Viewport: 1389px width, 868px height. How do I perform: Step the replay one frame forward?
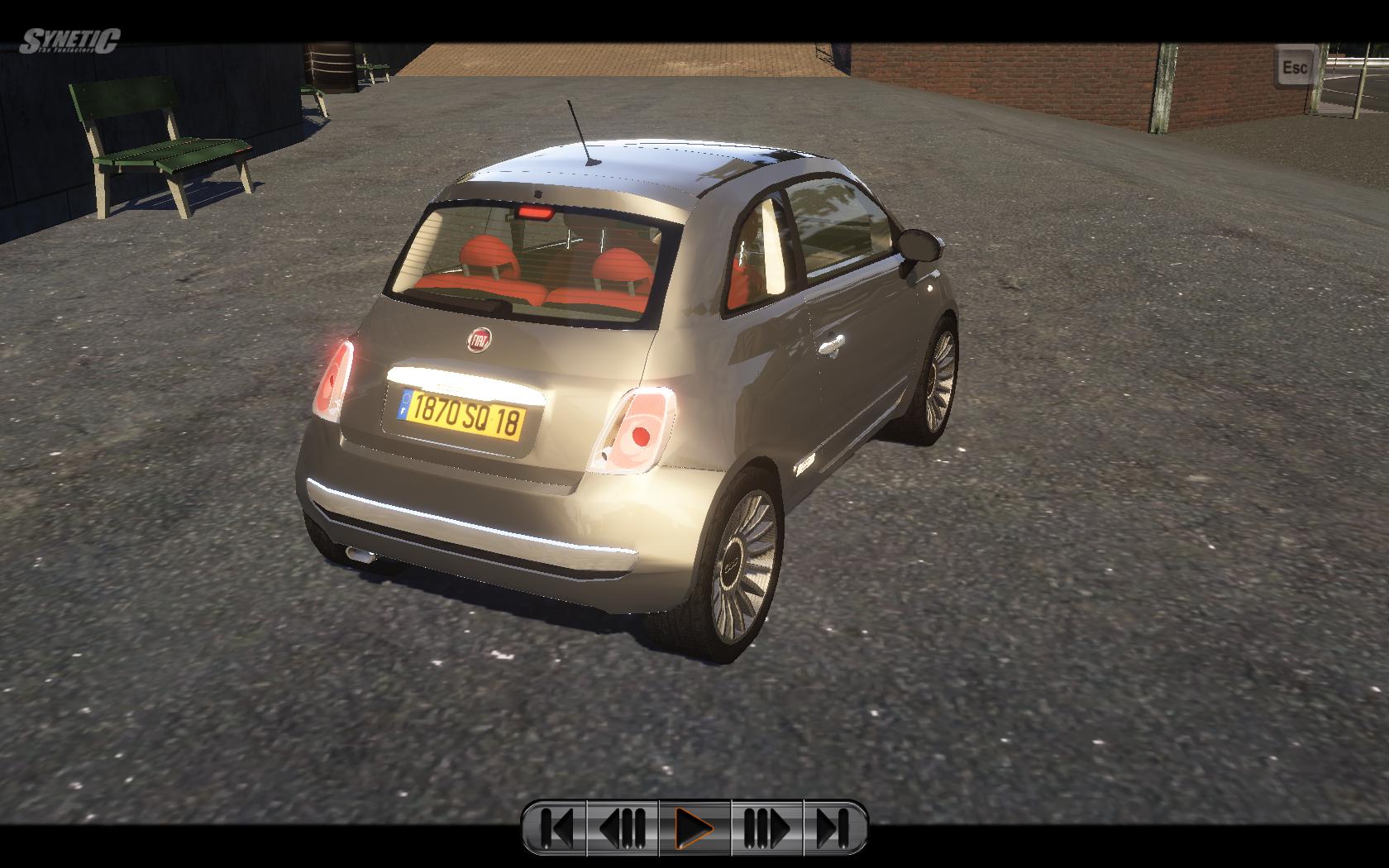click(766, 827)
